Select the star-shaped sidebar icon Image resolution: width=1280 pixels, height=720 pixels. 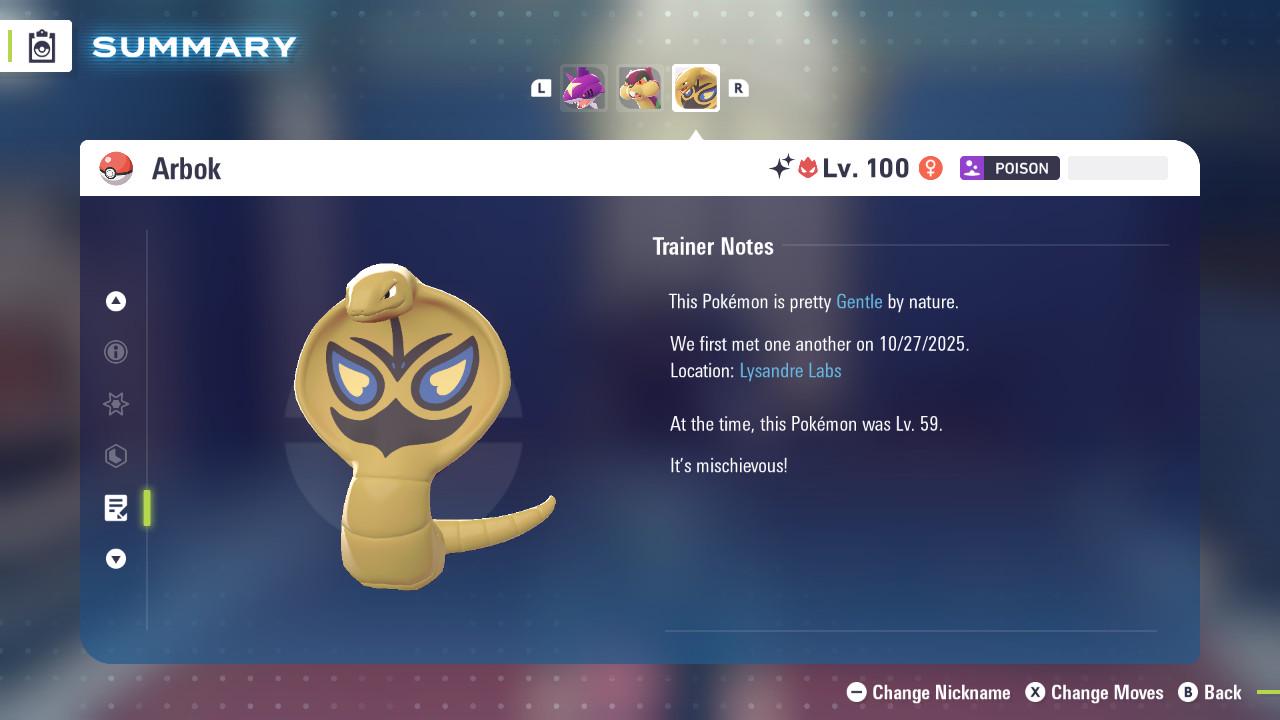tap(116, 404)
